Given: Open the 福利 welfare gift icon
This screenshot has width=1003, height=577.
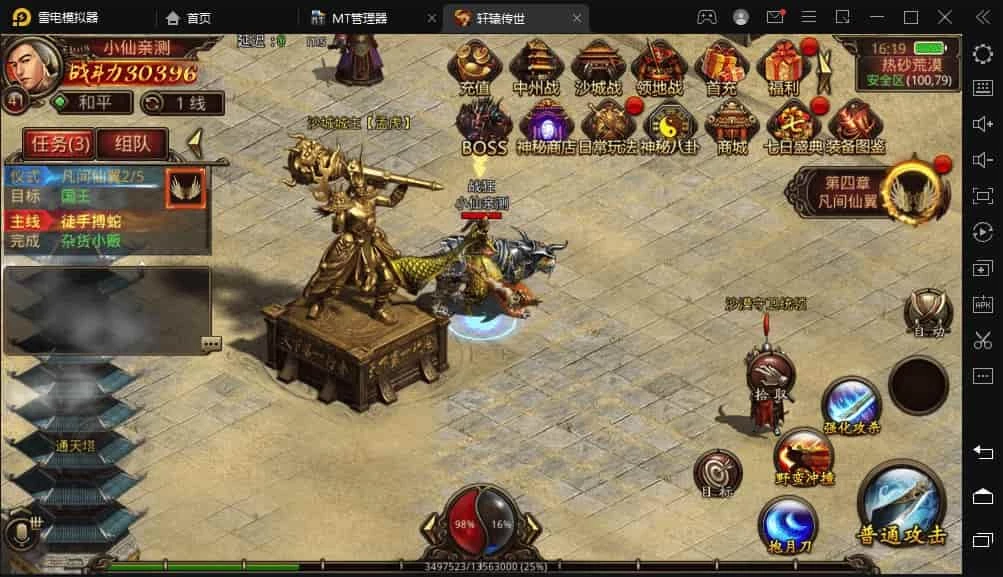Looking at the screenshot, I should [784, 67].
